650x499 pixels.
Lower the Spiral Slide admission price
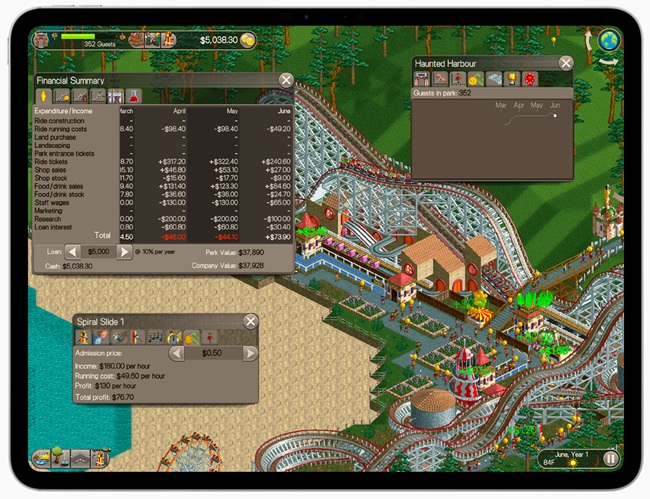[x=176, y=353]
